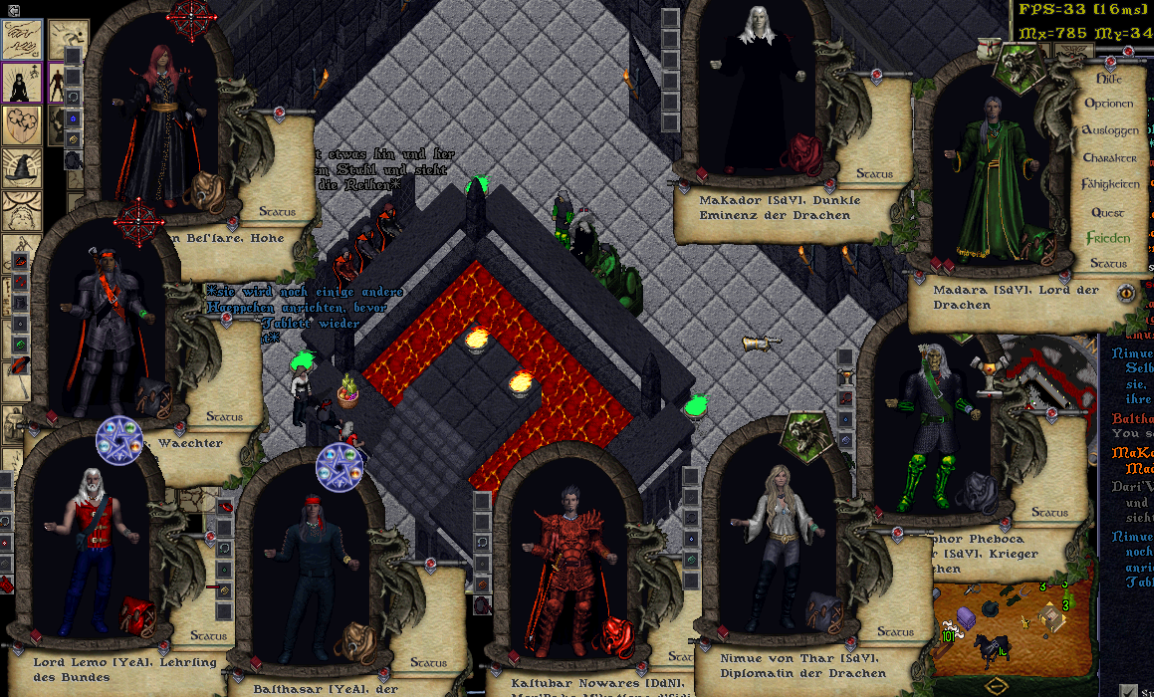Open Balthasar's Status
Screen dimensions: 1154x697
(428, 663)
